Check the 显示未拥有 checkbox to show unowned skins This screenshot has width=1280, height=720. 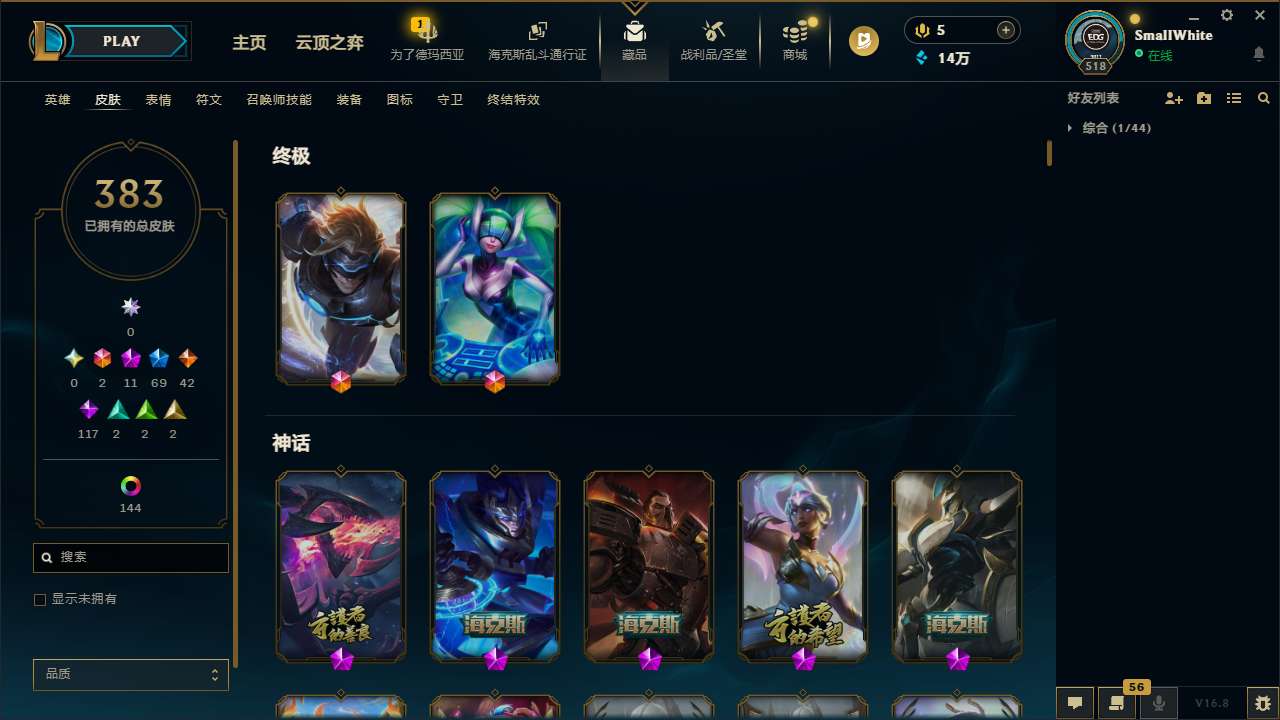[x=40, y=599]
